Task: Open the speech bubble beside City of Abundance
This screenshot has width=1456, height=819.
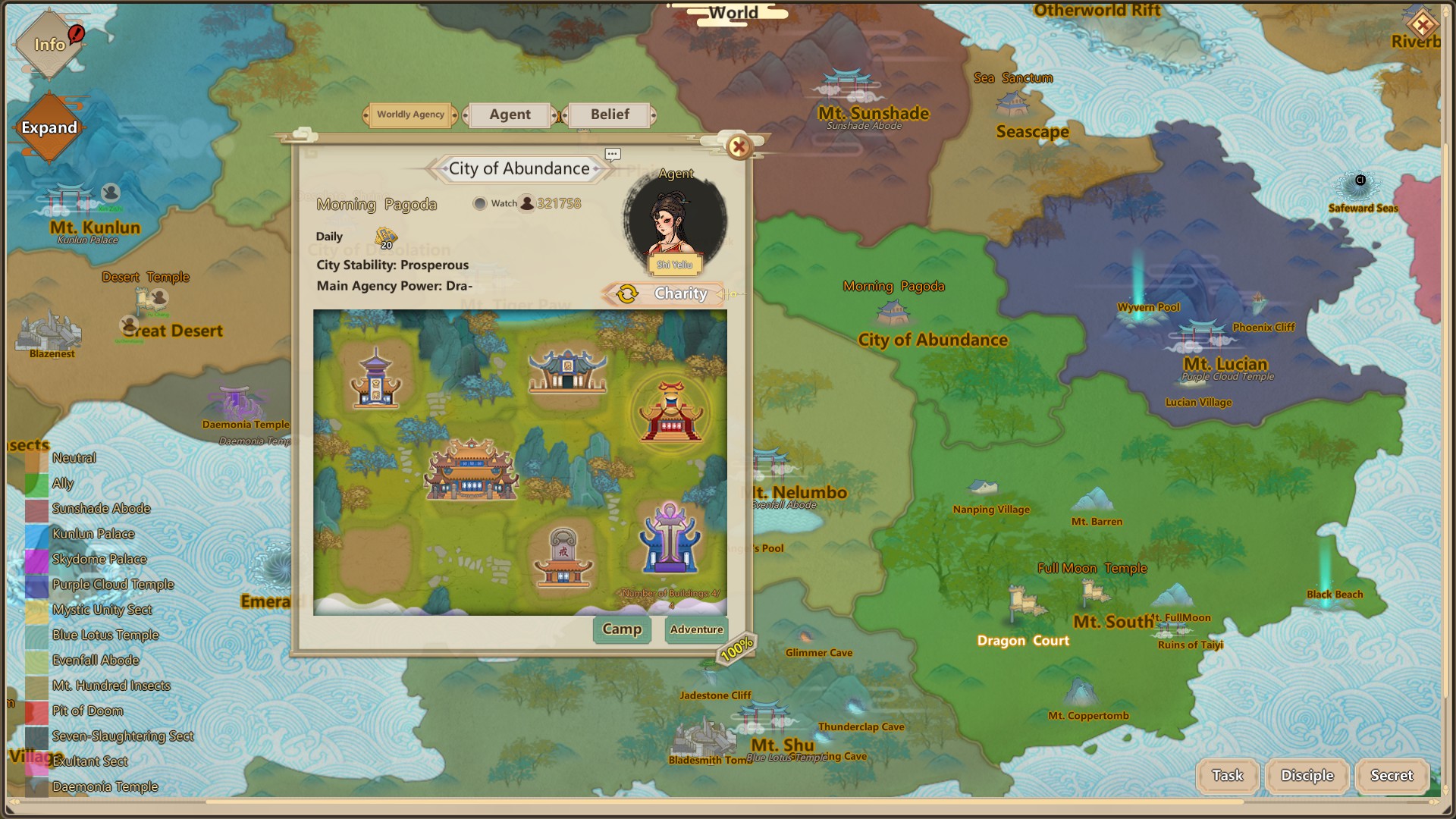Action: click(x=613, y=154)
